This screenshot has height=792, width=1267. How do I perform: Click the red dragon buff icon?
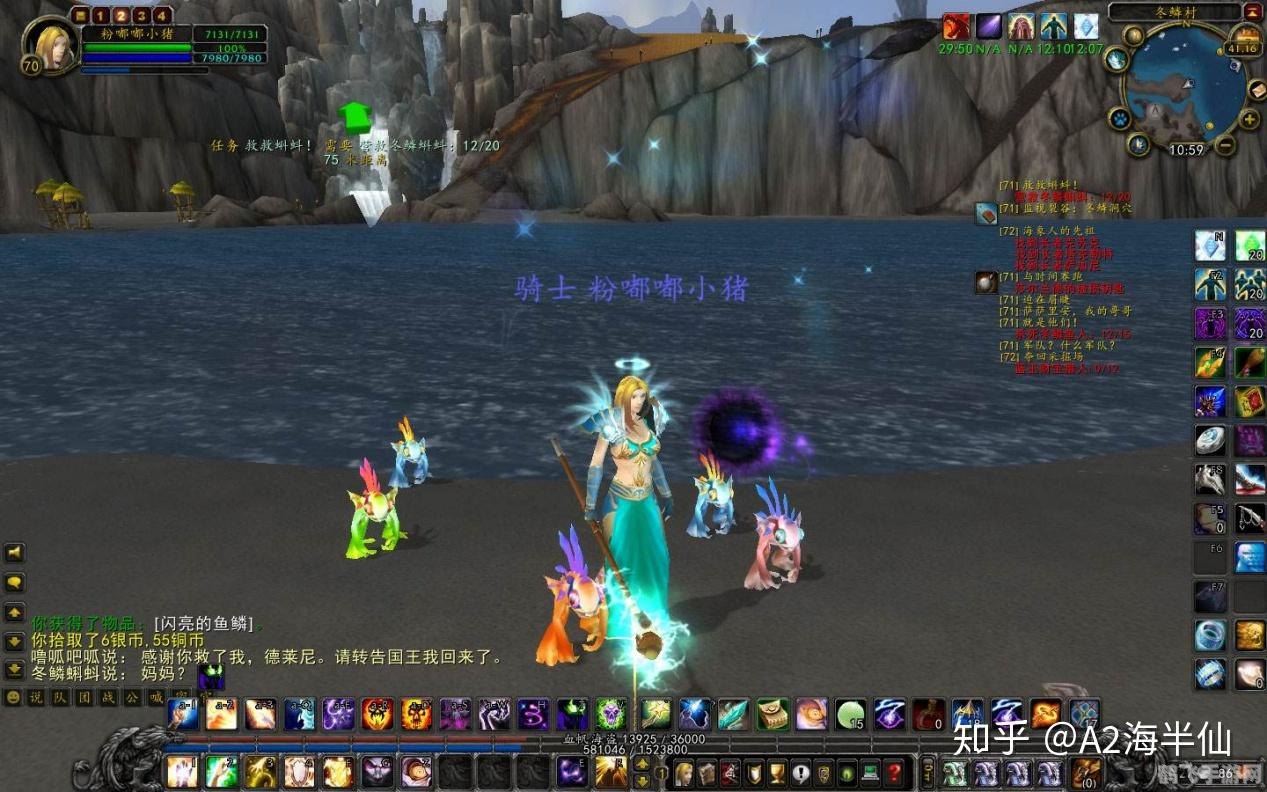click(x=956, y=27)
